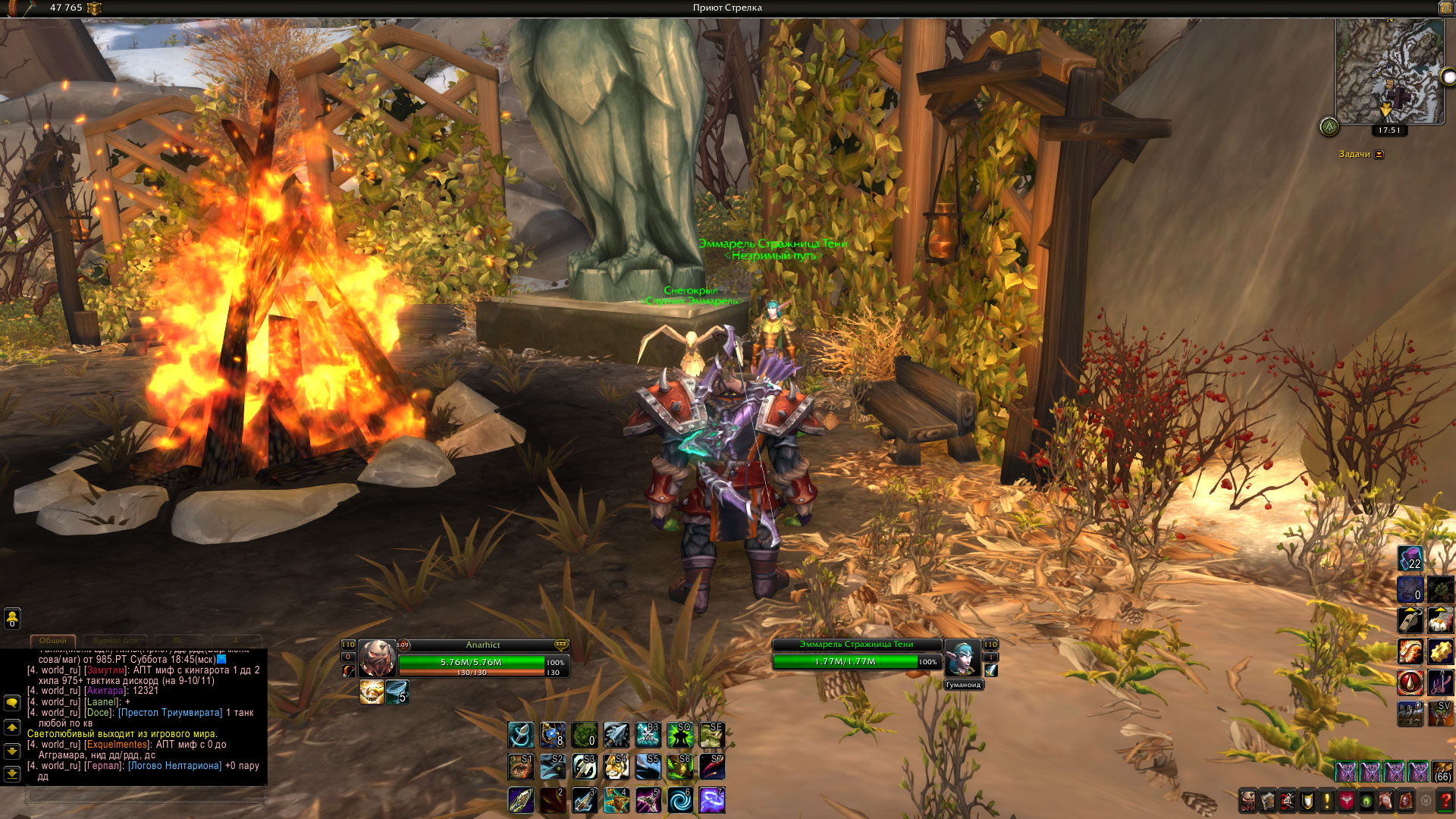The width and height of the screenshot is (1456, 819).
Task: Jump chat to bottom with the underlined arrow
Action: [12, 774]
